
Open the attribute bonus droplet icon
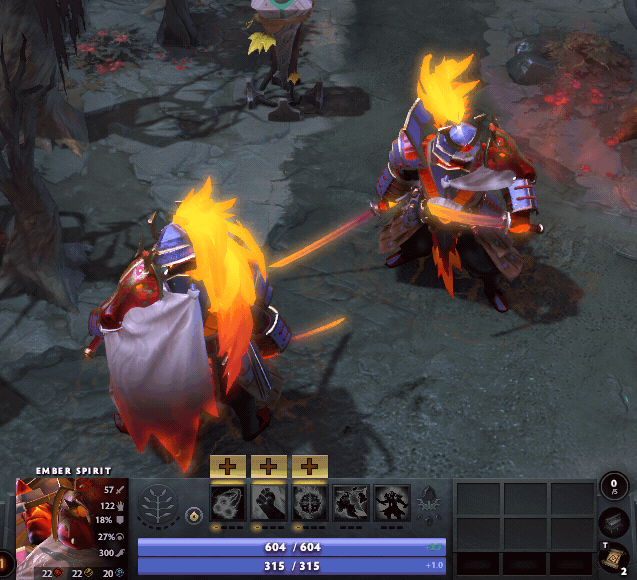click(195, 516)
